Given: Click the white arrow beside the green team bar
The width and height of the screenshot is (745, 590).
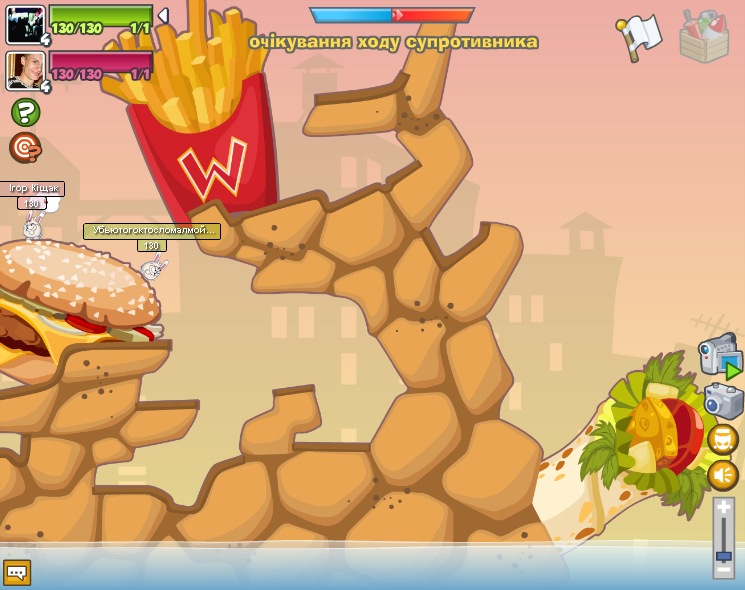Looking at the screenshot, I should 163,16.
